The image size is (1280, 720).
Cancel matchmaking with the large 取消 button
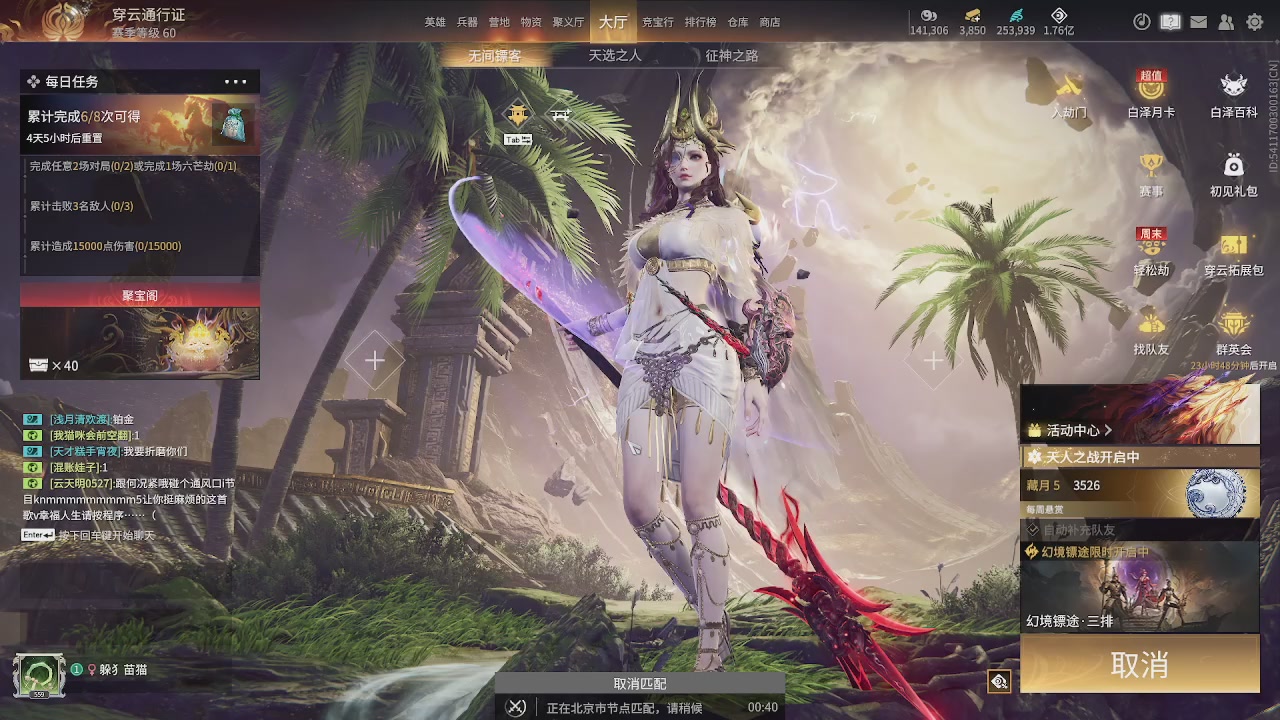[x=1140, y=665]
